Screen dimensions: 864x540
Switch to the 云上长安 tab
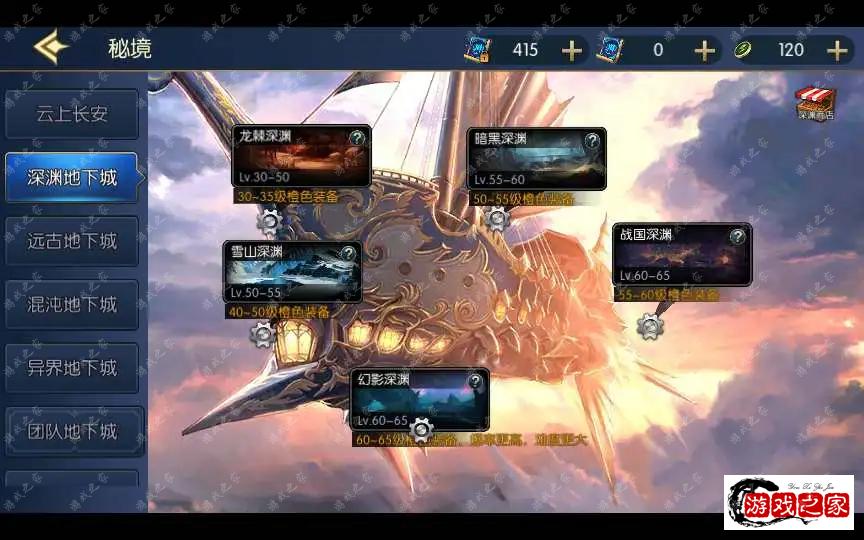72,114
